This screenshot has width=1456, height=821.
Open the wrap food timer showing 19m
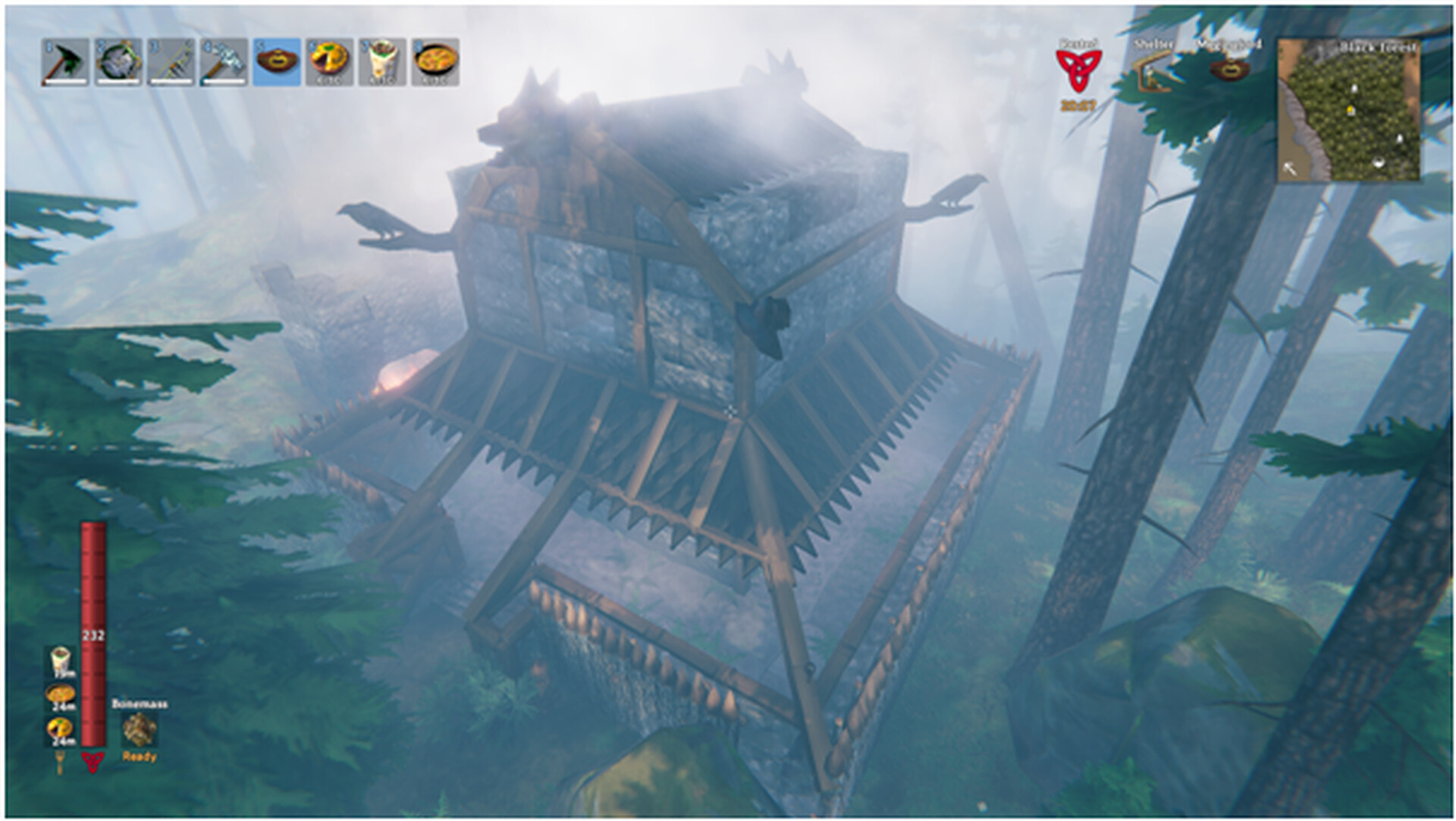[58, 660]
